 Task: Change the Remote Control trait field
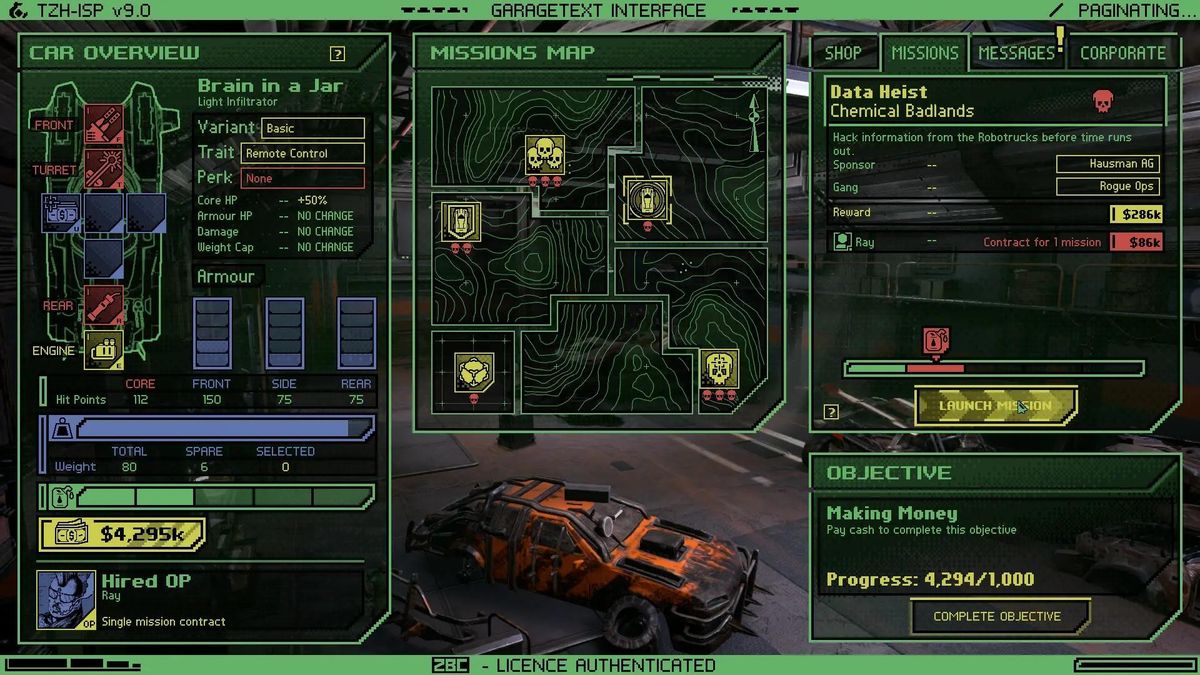pyautogui.click(x=303, y=153)
